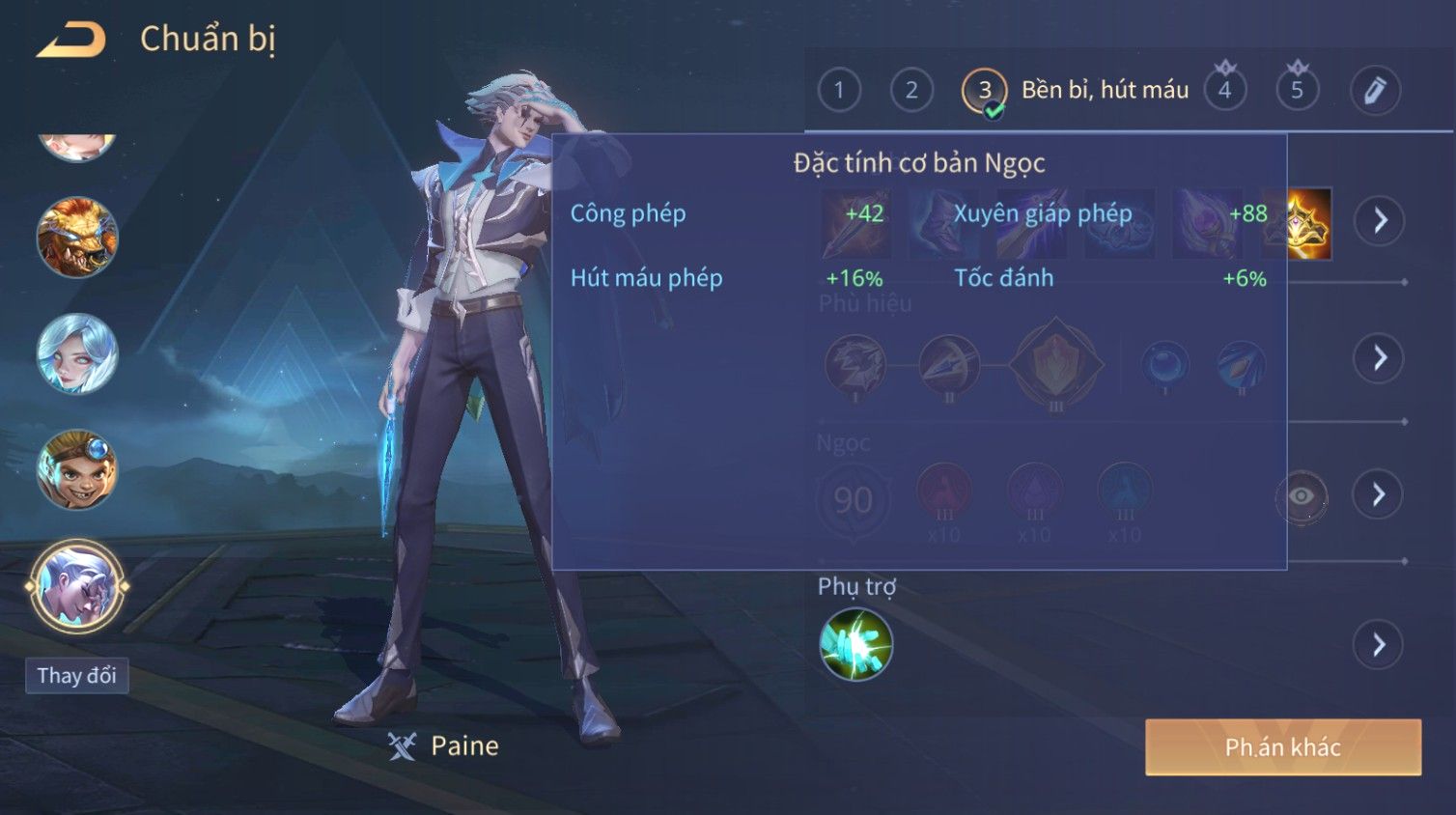Click the Thay đổi change hero button
The image size is (1456, 815).
coord(76,675)
